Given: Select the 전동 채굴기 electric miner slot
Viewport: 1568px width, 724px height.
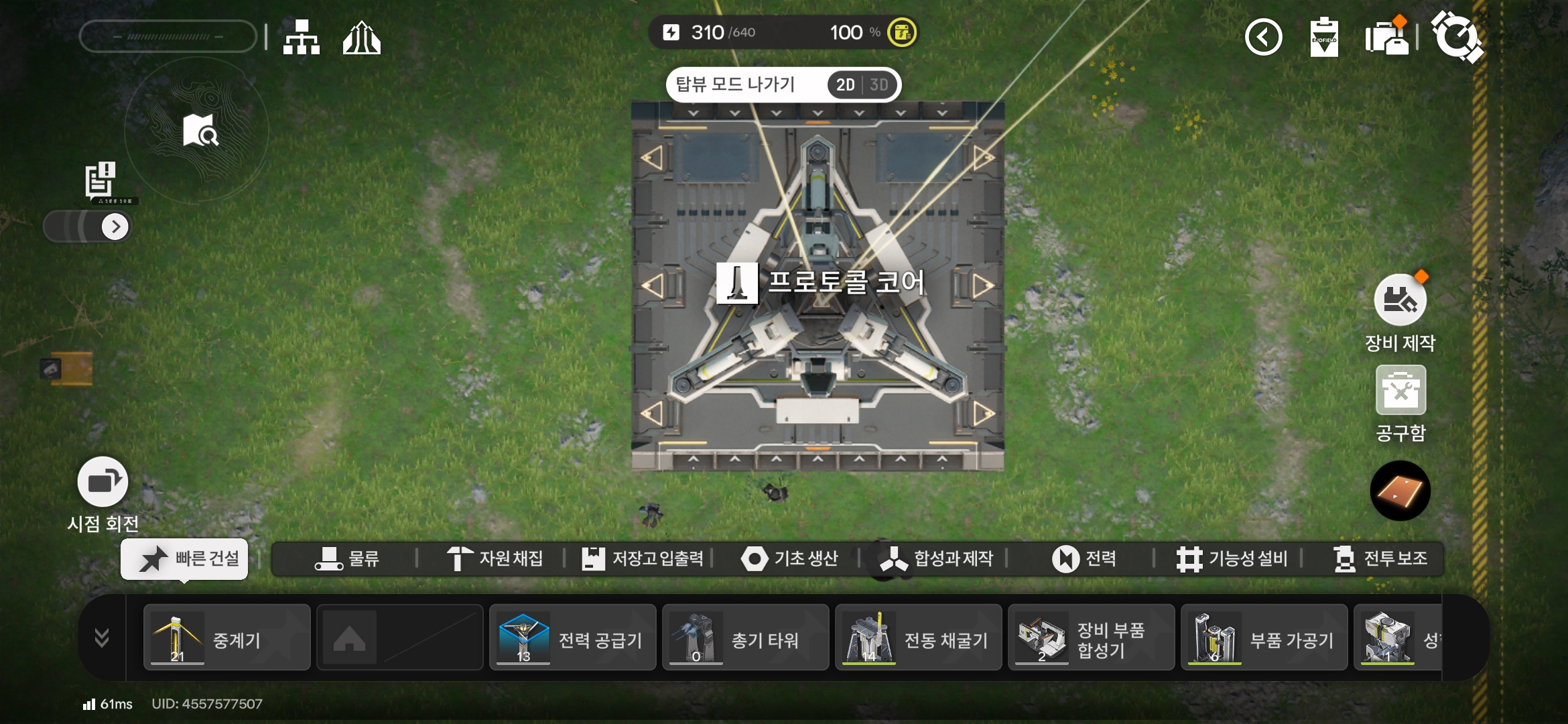Looking at the screenshot, I should (x=919, y=638).
